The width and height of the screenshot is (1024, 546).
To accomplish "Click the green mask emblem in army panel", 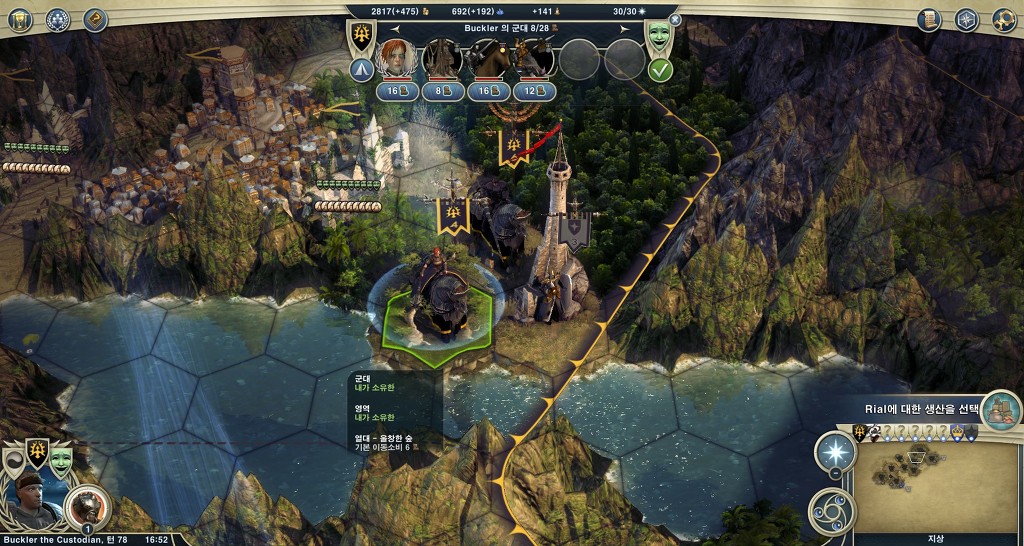I will [659, 37].
